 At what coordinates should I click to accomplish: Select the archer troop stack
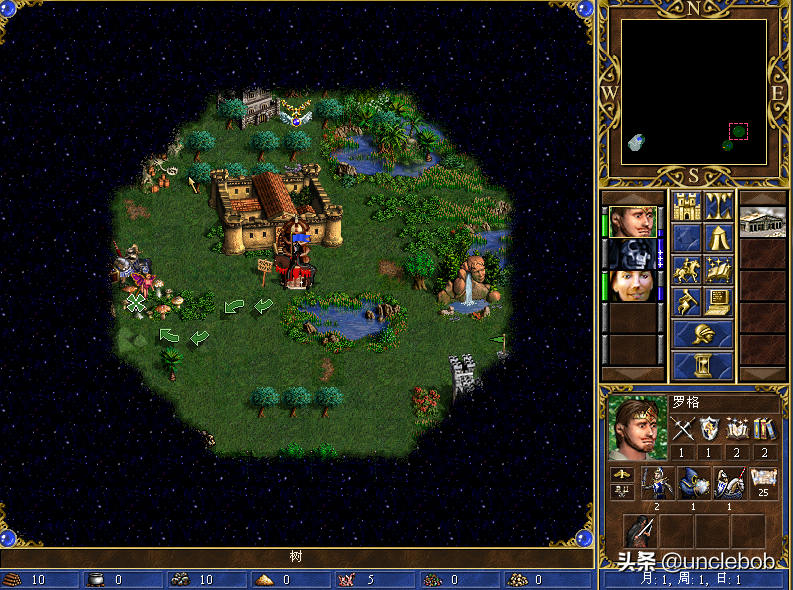pyautogui.click(x=657, y=483)
